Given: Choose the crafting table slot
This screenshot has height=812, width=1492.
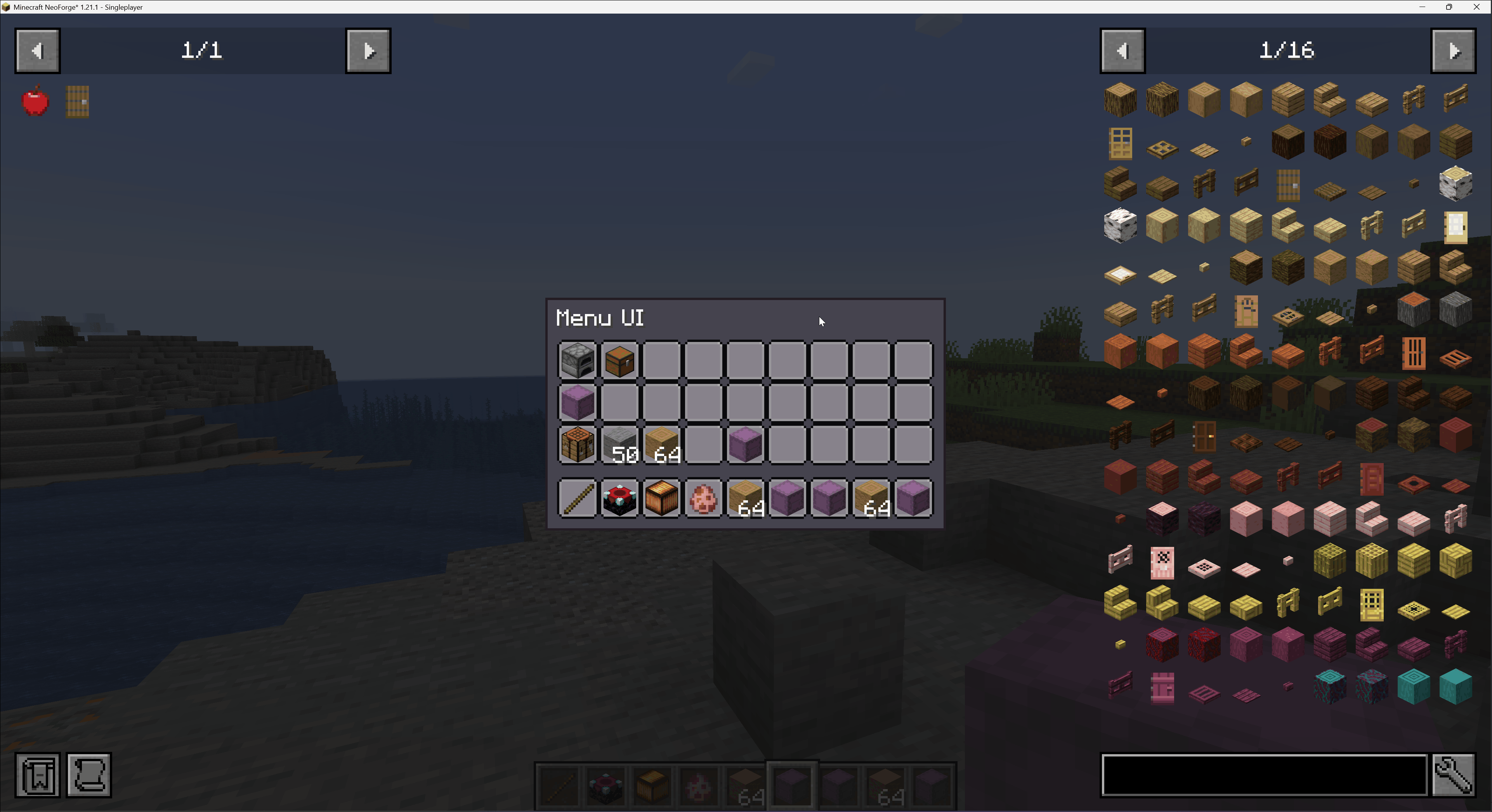Looking at the screenshot, I should (x=578, y=444).
